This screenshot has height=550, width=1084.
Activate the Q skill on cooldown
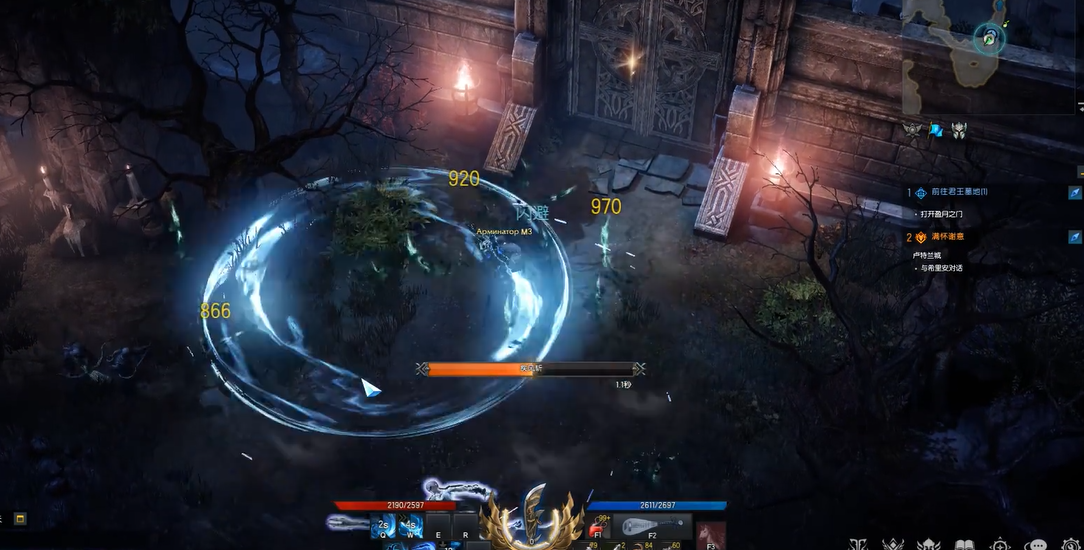pyautogui.click(x=381, y=527)
